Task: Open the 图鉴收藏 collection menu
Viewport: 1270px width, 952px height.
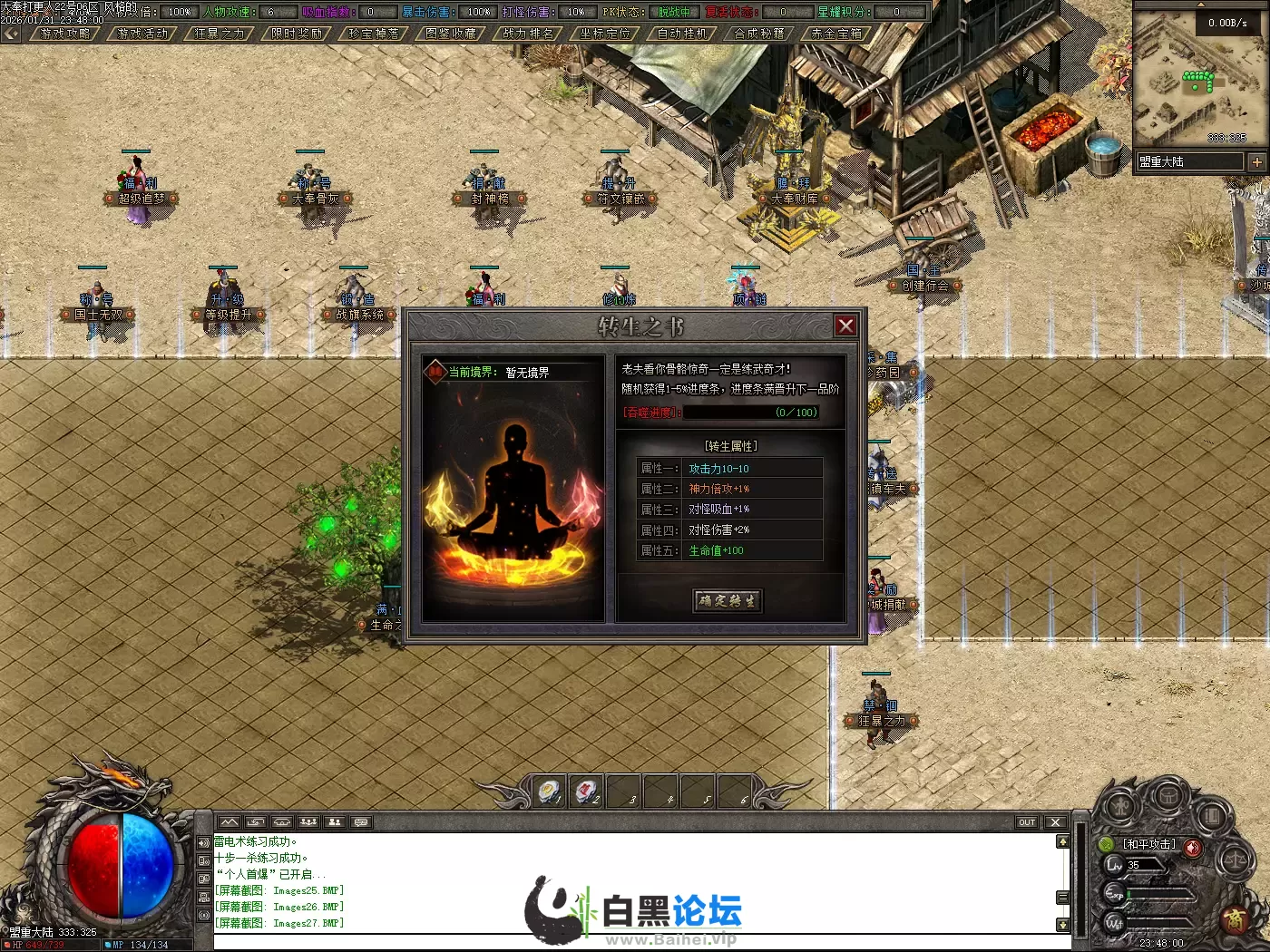Action: coord(451,34)
